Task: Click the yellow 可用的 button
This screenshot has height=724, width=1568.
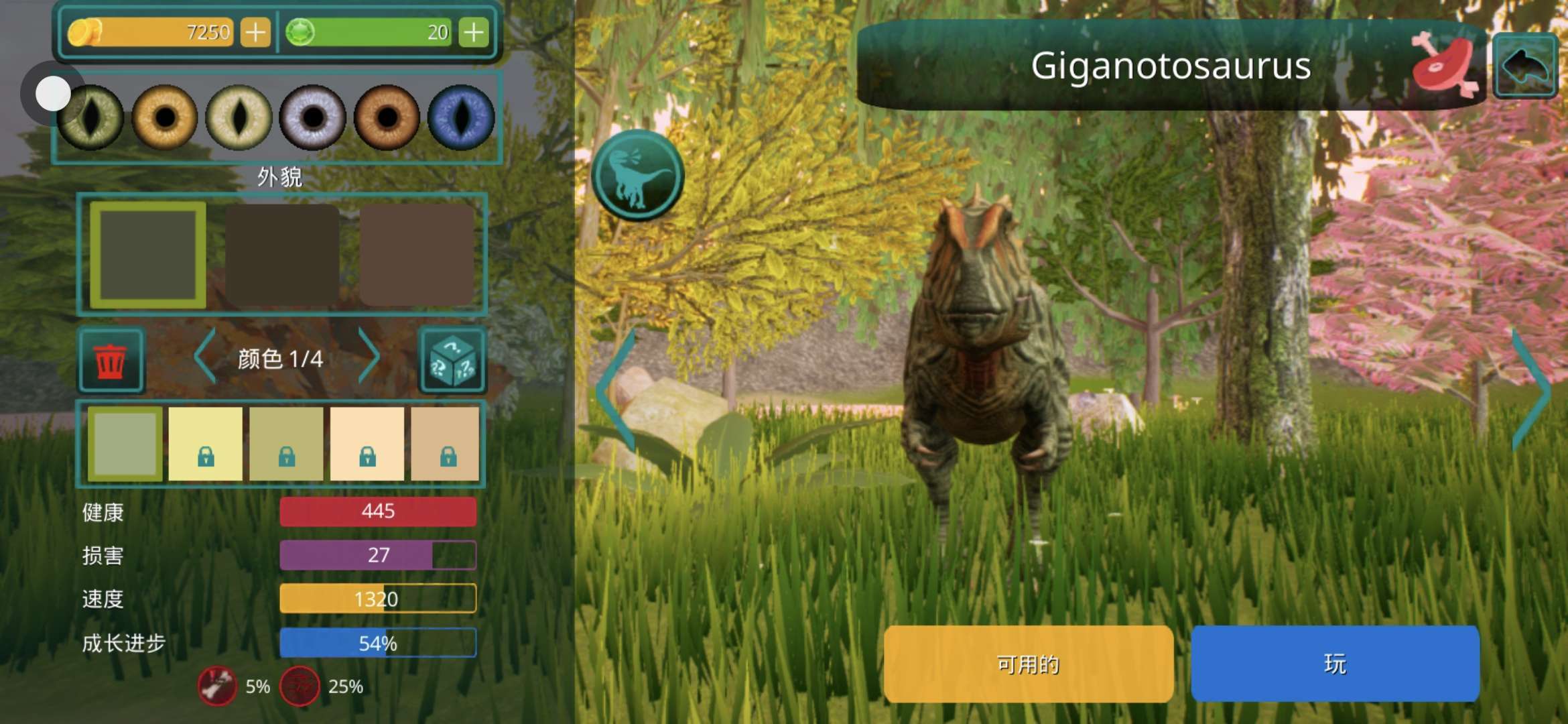Action: 1029,664
